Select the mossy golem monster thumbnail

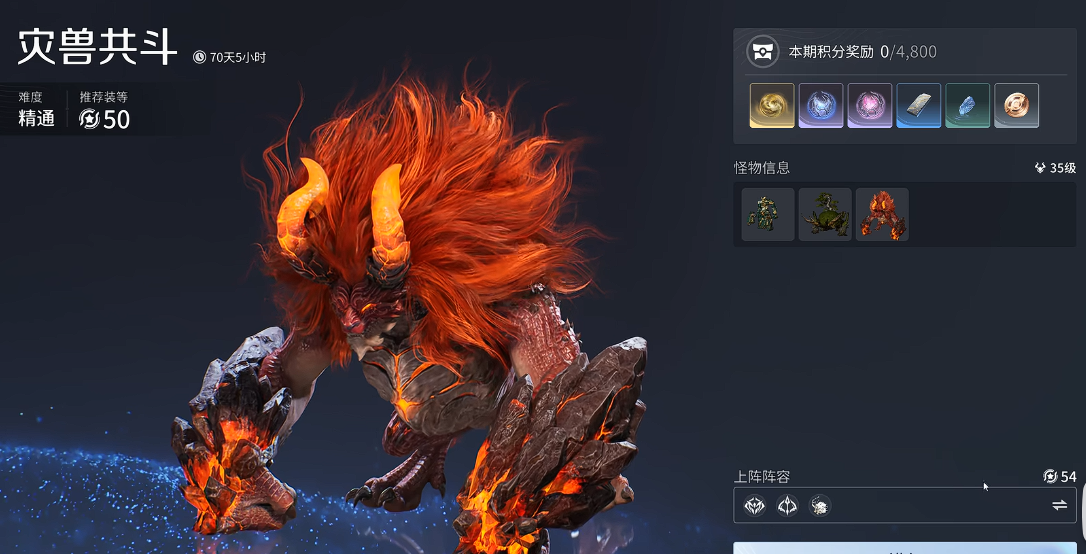pyautogui.click(x=768, y=214)
